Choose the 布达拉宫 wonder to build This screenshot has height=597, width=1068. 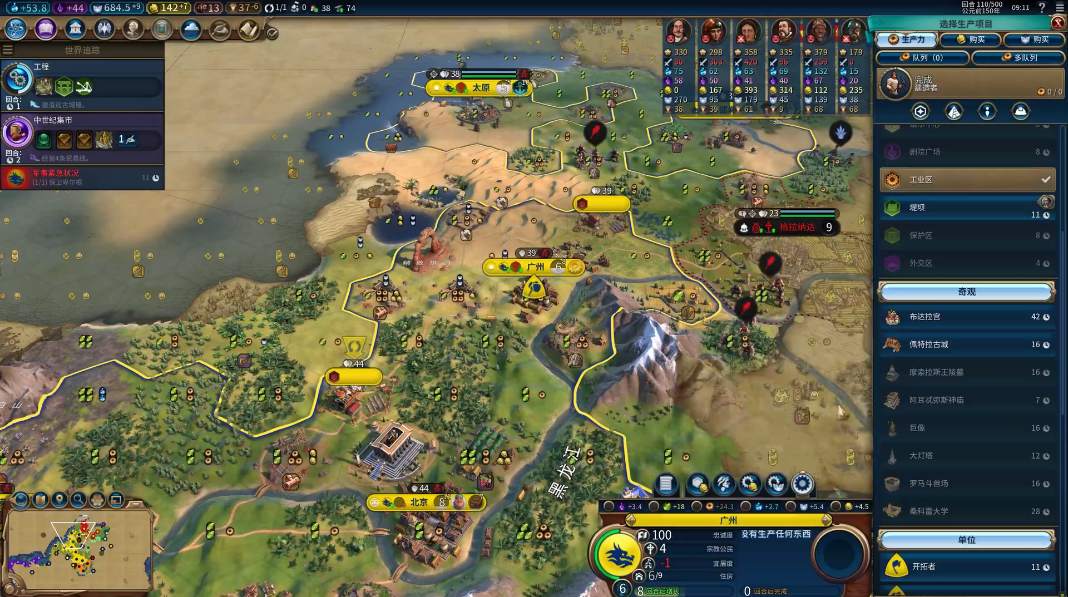tap(966, 317)
